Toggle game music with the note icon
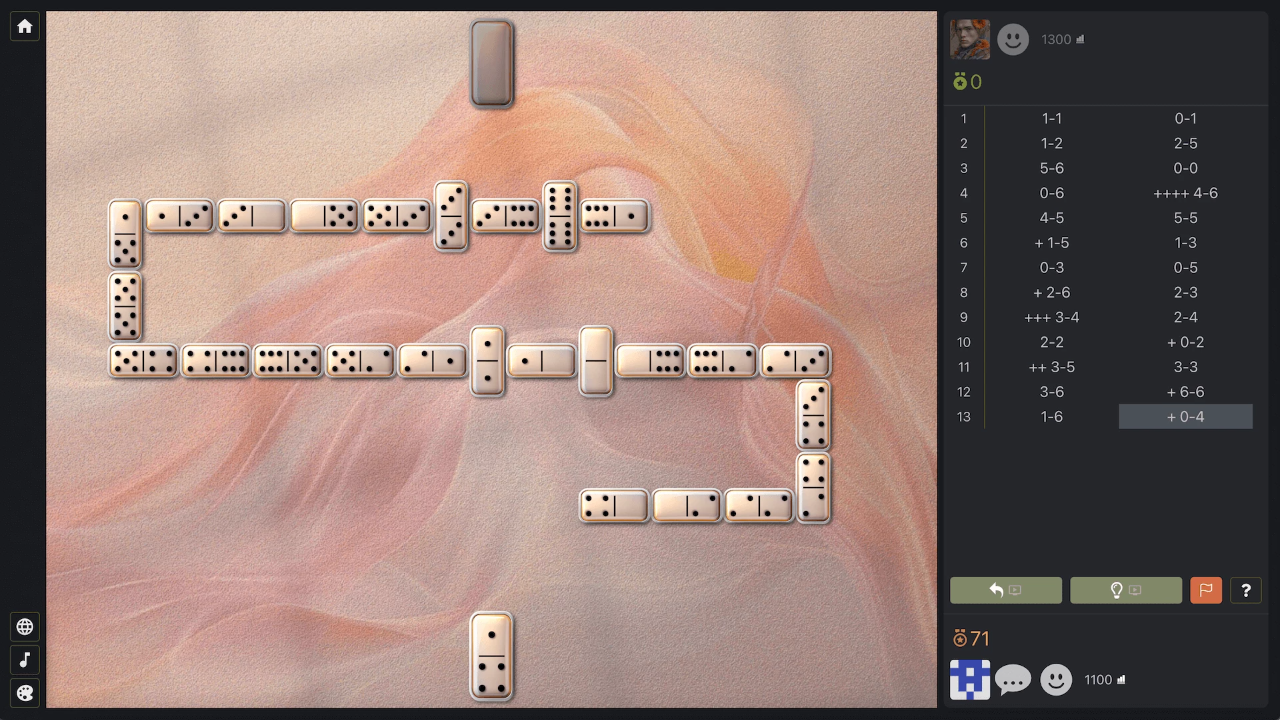 (x=24, y=659)
